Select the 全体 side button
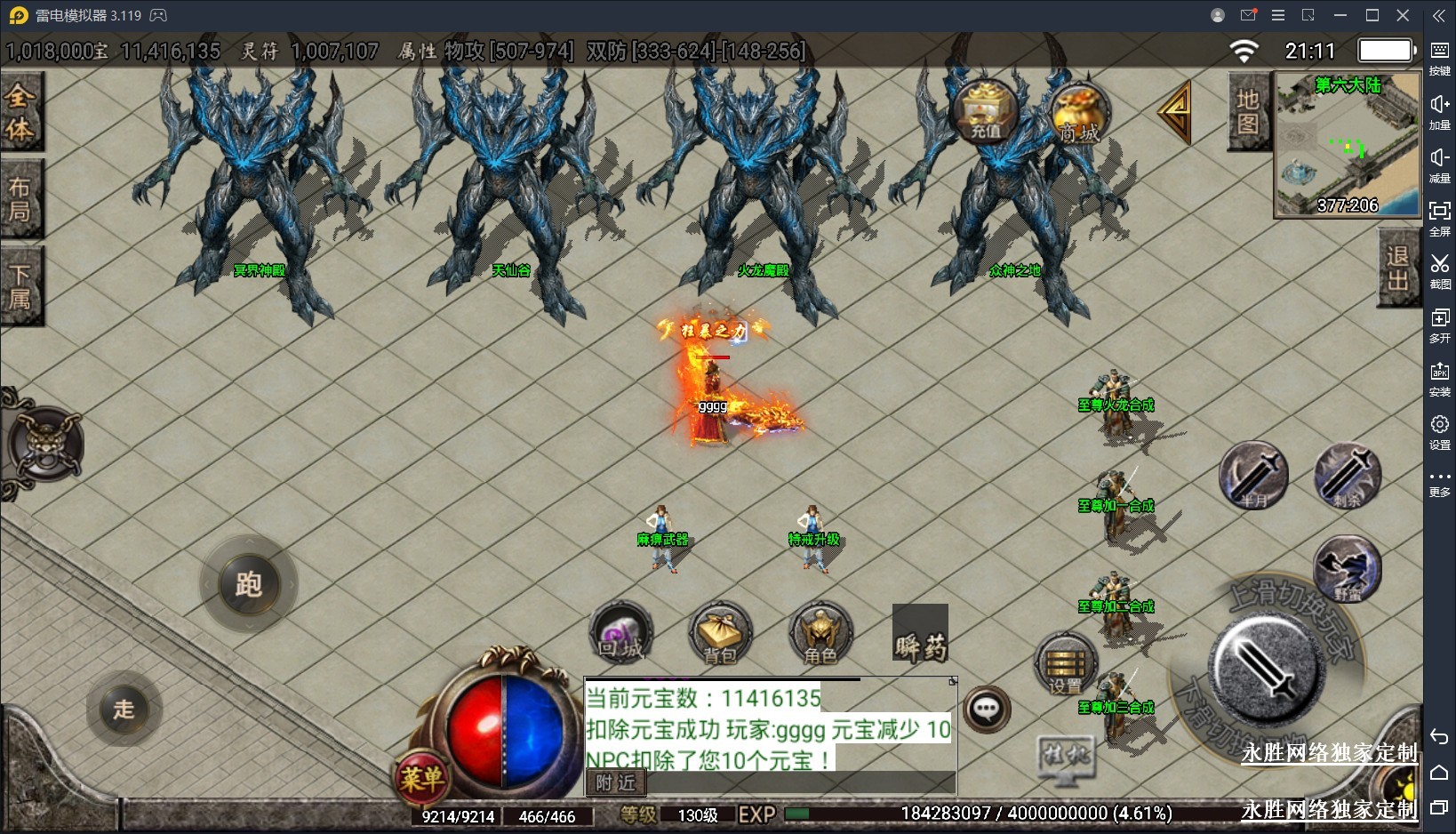 pos(20,112)
